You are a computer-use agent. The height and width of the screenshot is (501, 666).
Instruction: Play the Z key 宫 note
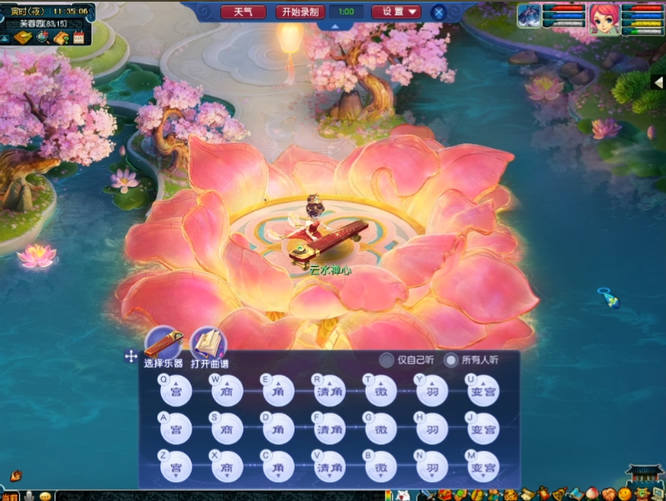[175, 466]
